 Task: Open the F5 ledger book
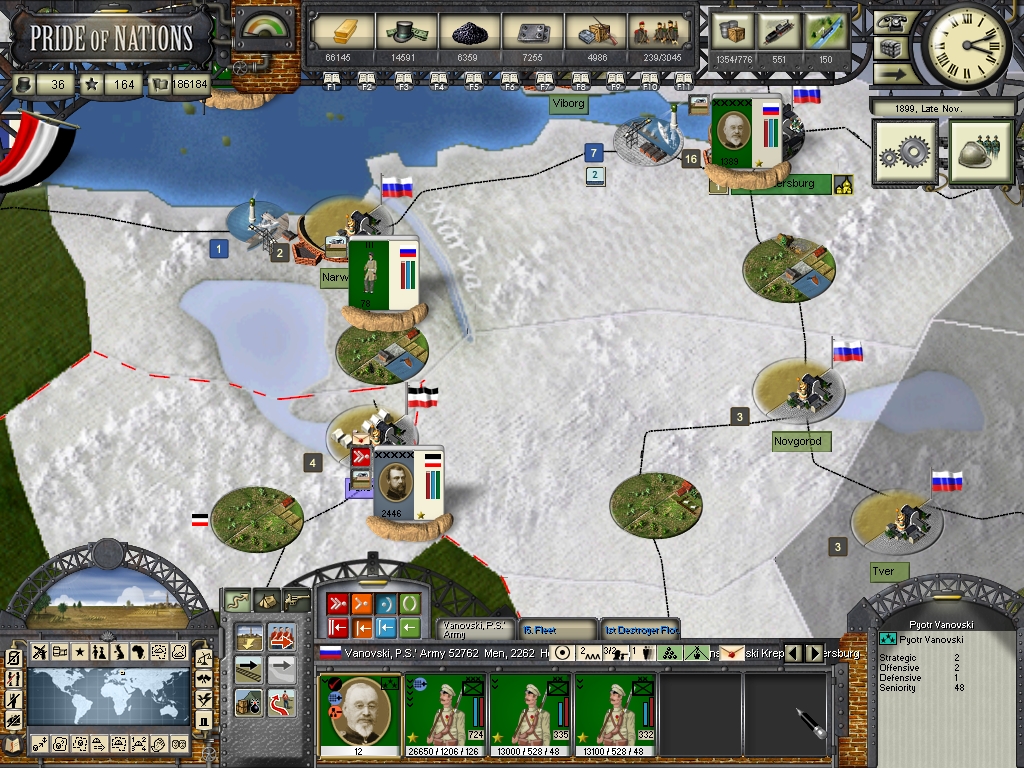pos(474,81)
